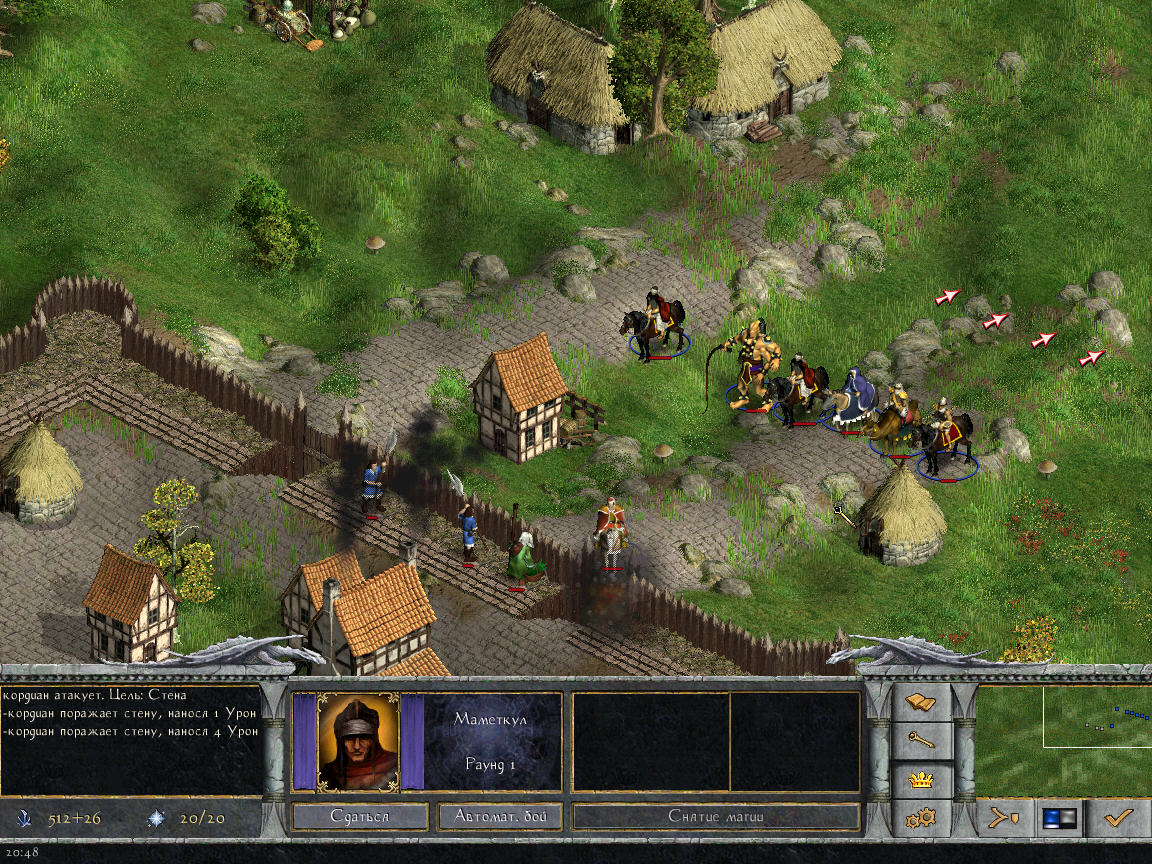Screen dimensions: 1152x864
Task: Open game options with the gears icon
Action: (920, 818)
